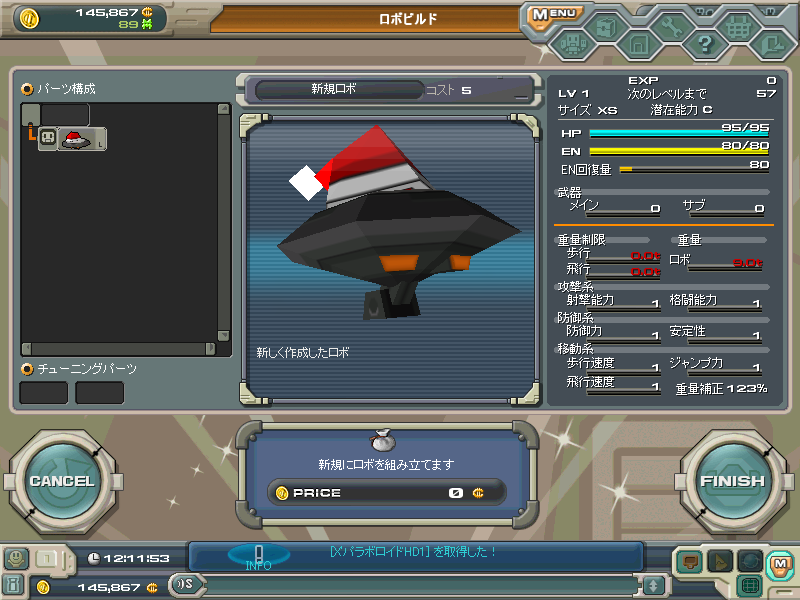Click the garage doorway menu icon

tap(639, 44)
